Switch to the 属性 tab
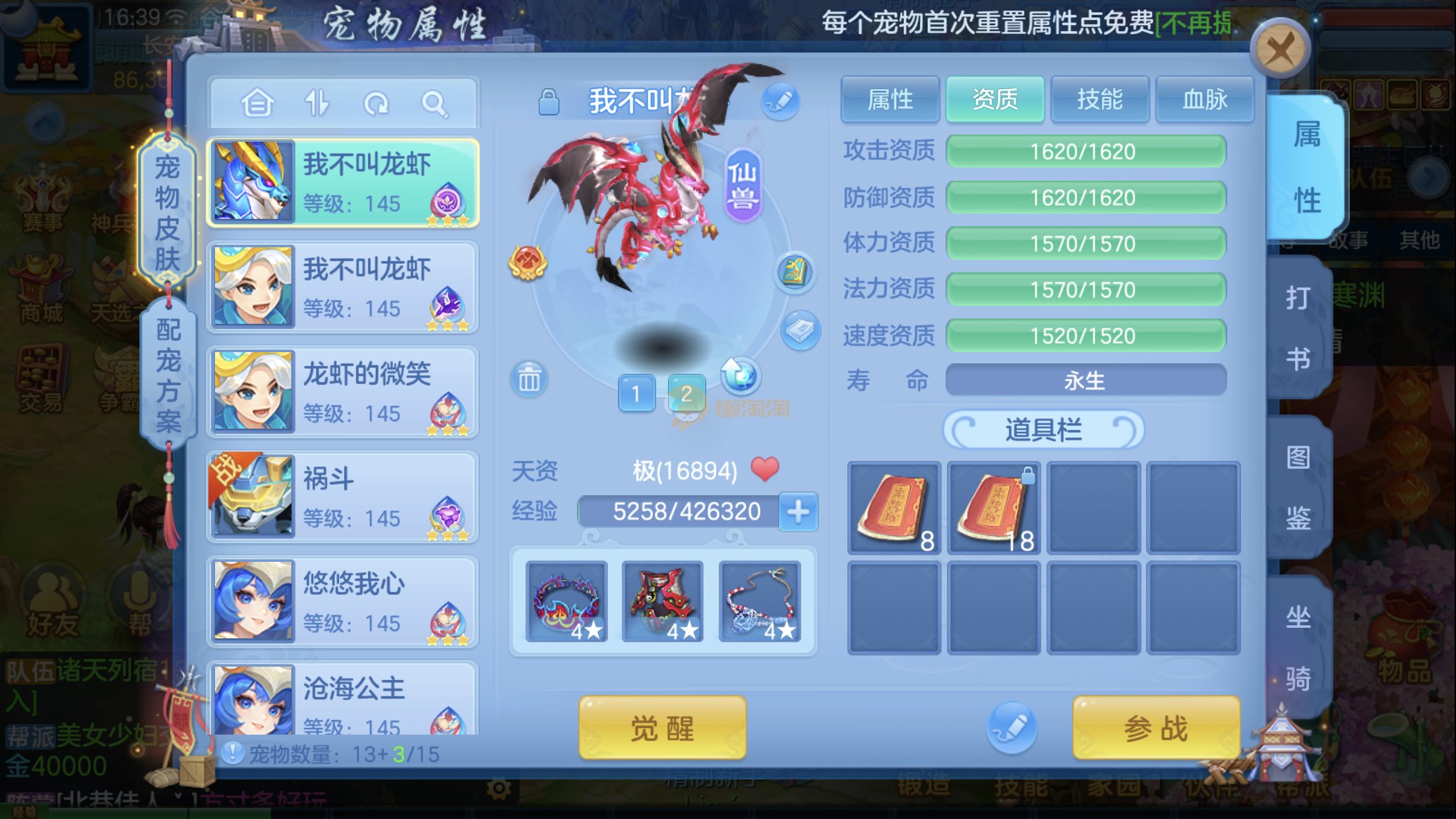 [890, 100]
